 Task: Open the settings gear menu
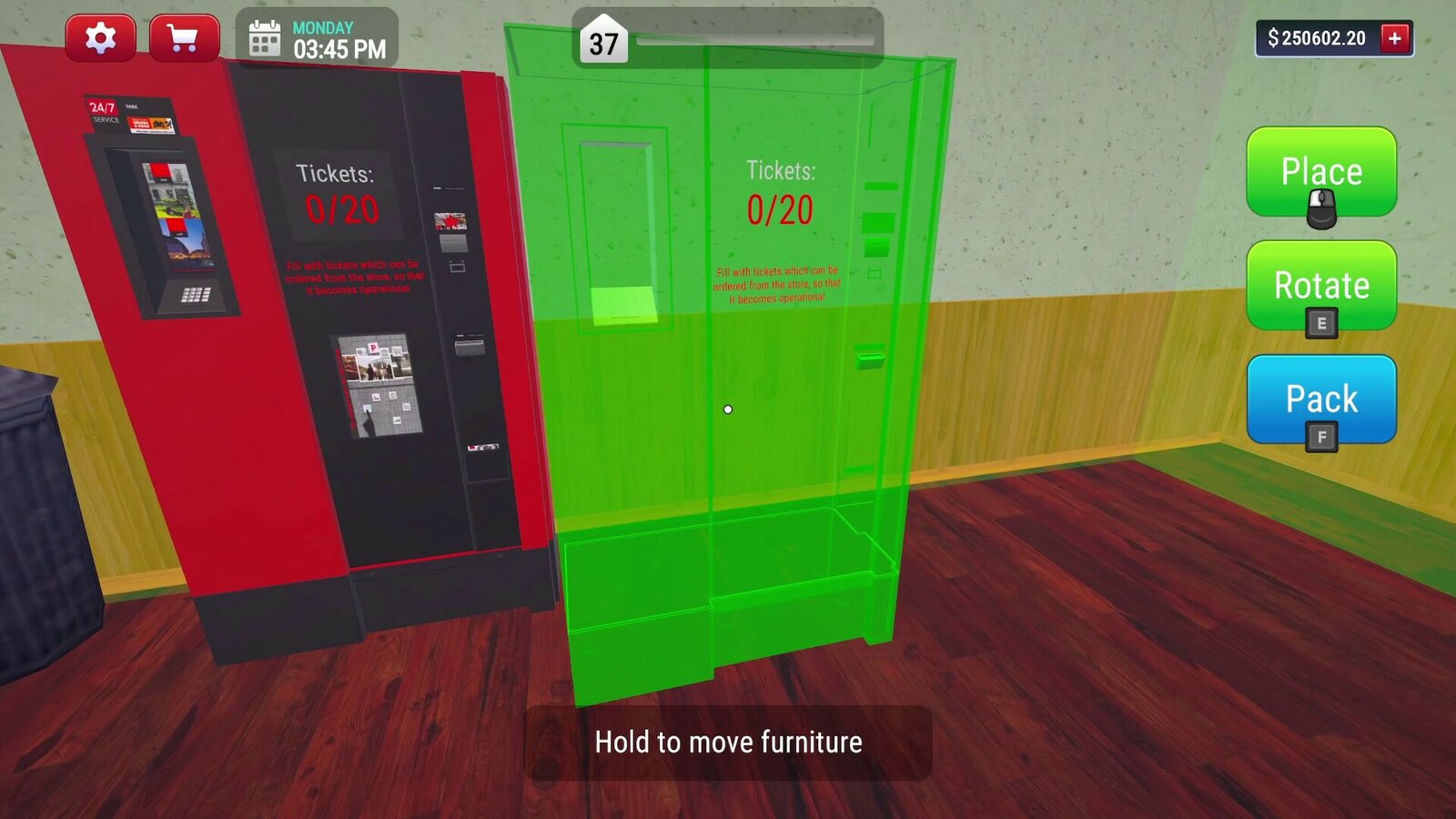coord(100,36)
